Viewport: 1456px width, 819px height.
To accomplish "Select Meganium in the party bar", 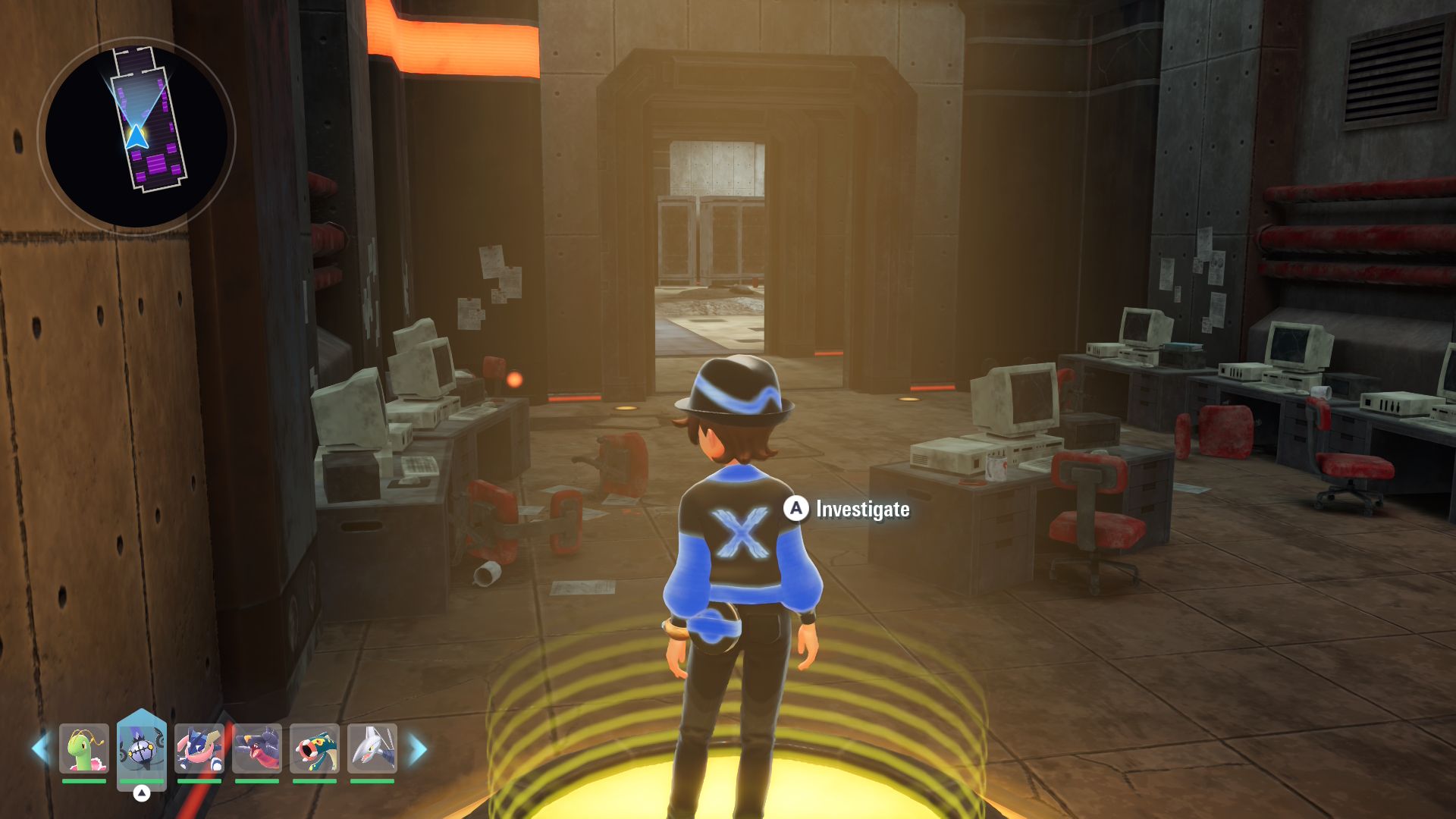I will click(83, 748).
